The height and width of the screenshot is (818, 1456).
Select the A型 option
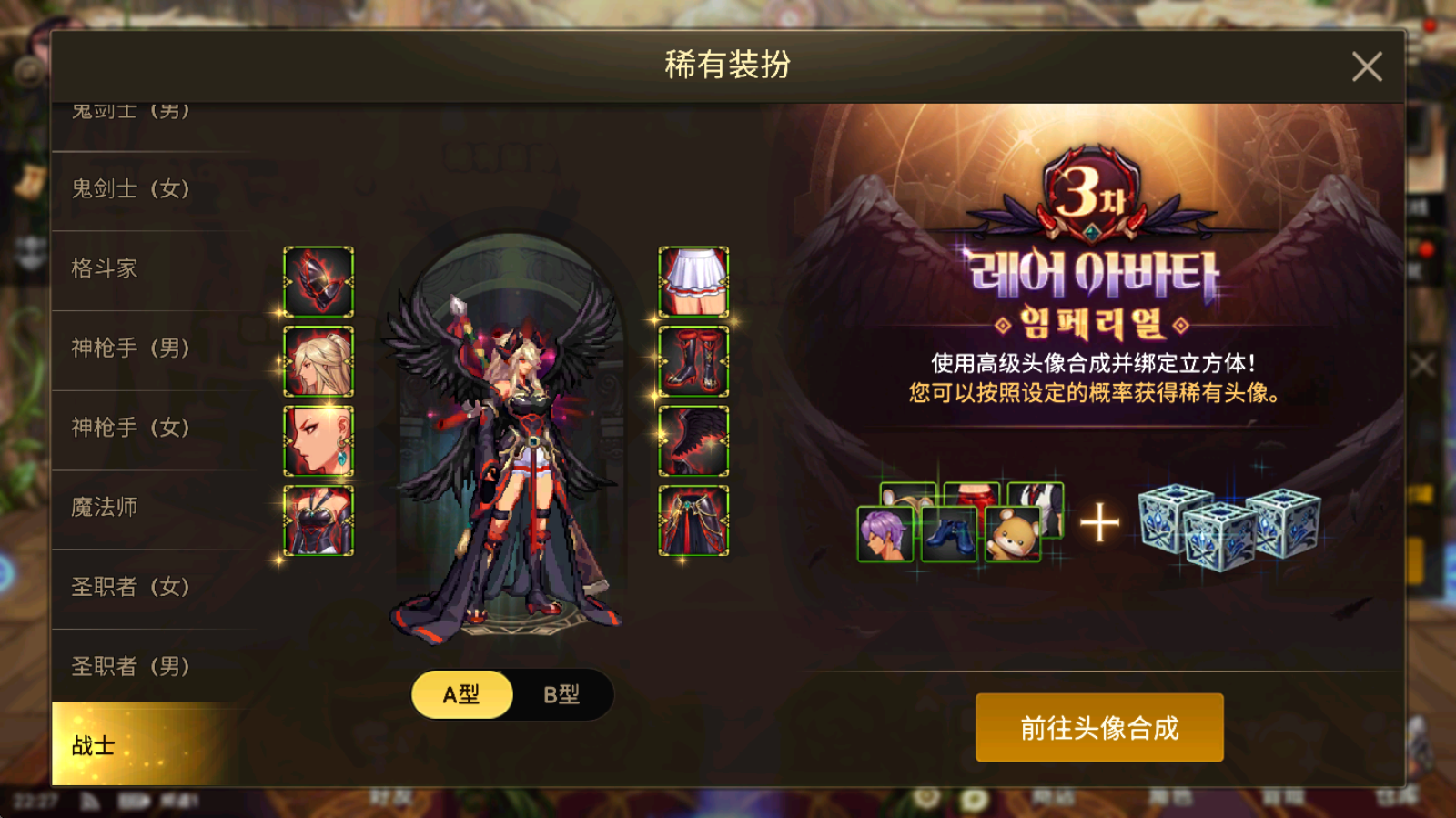tap(461, 692)
